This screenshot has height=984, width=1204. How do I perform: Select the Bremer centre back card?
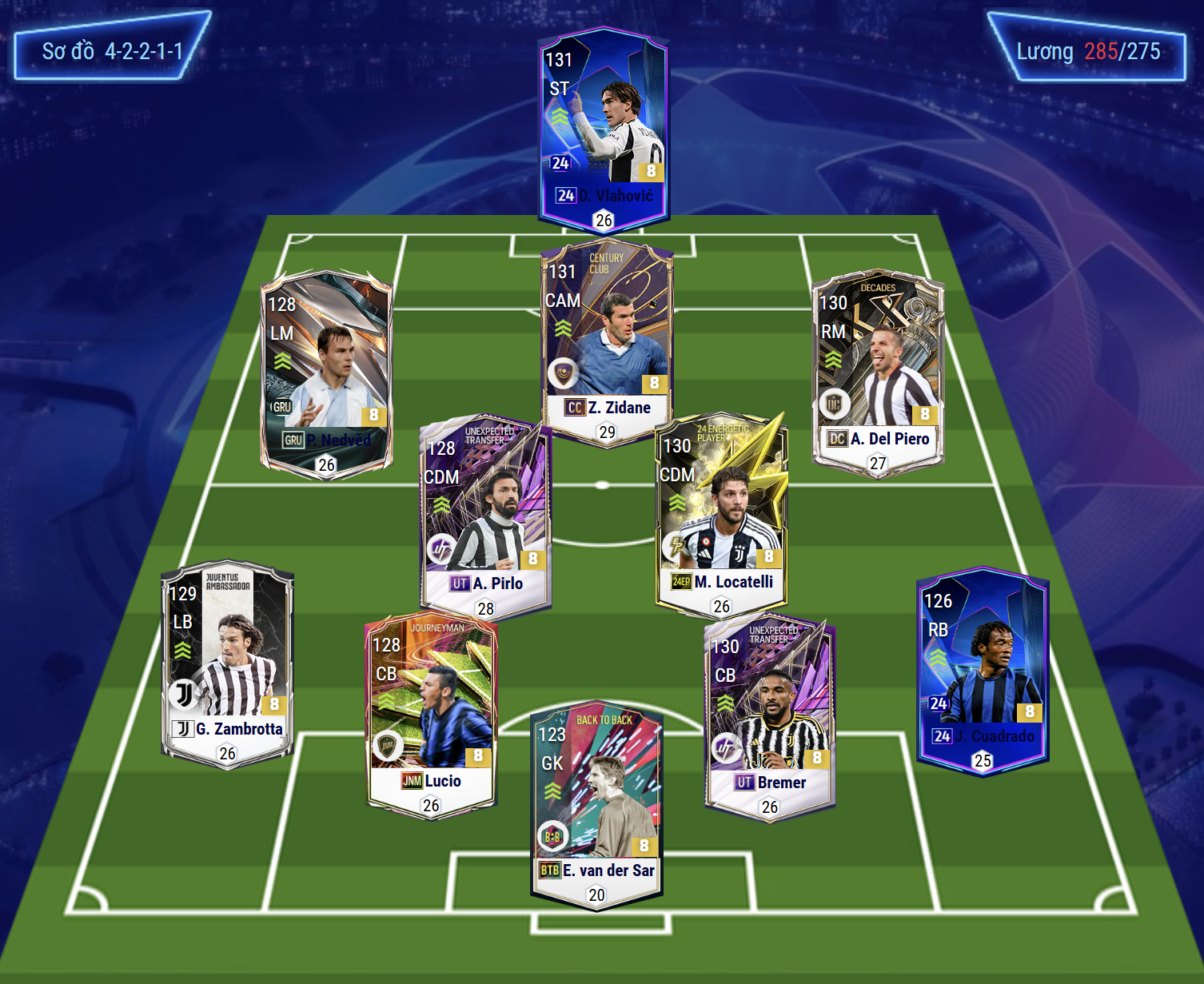tap(769, 714)
